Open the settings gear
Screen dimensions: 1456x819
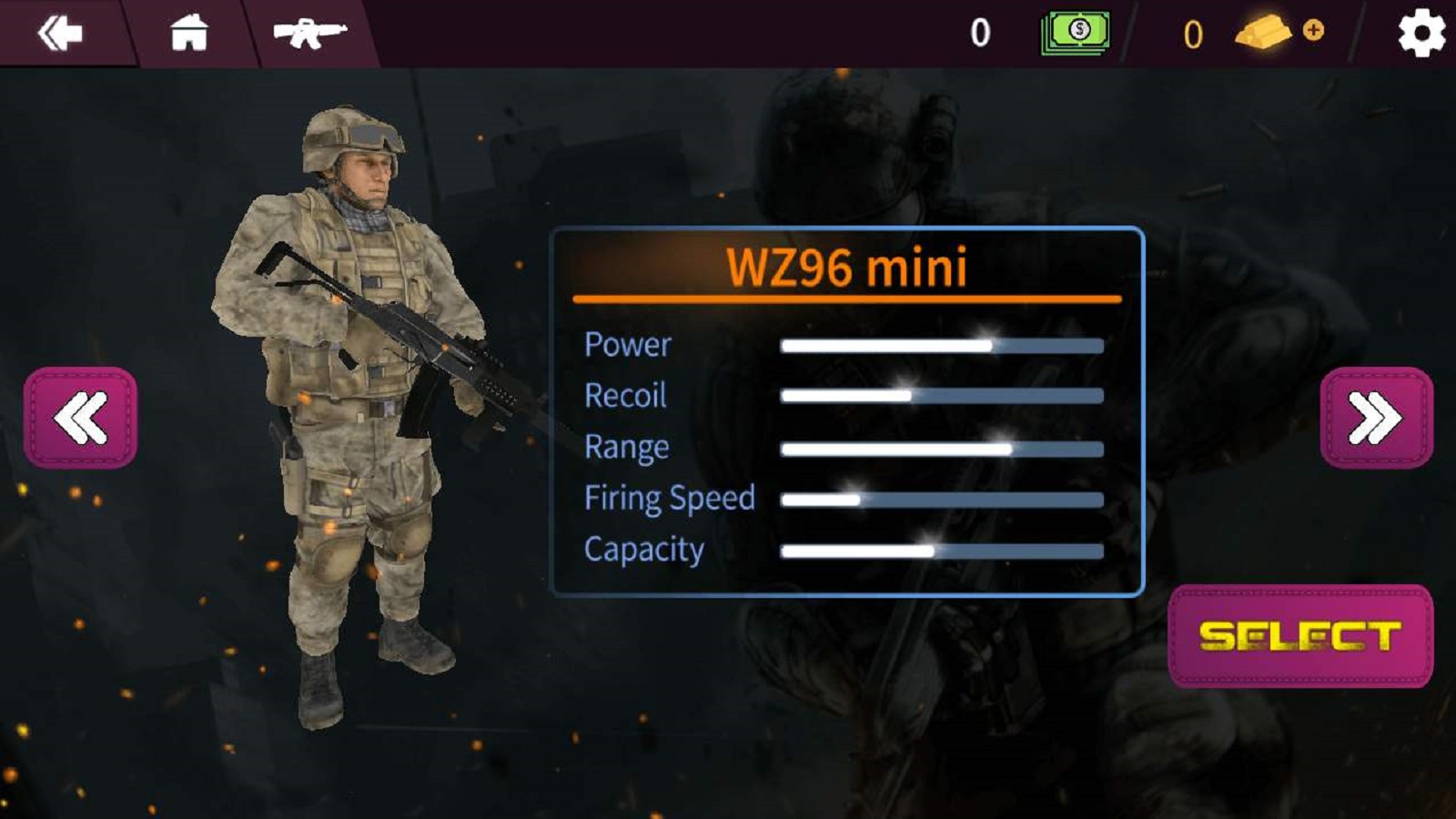coord(1421,34)
